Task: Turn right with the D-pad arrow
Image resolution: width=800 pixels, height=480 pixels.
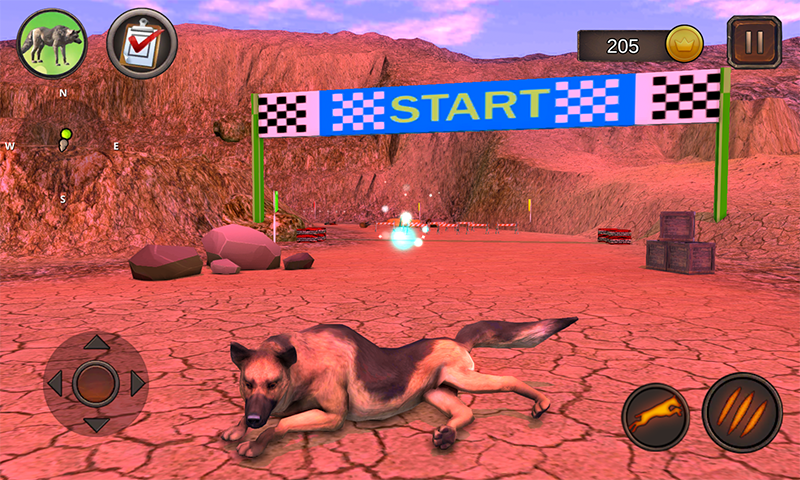Action: [x=137, y=383]
